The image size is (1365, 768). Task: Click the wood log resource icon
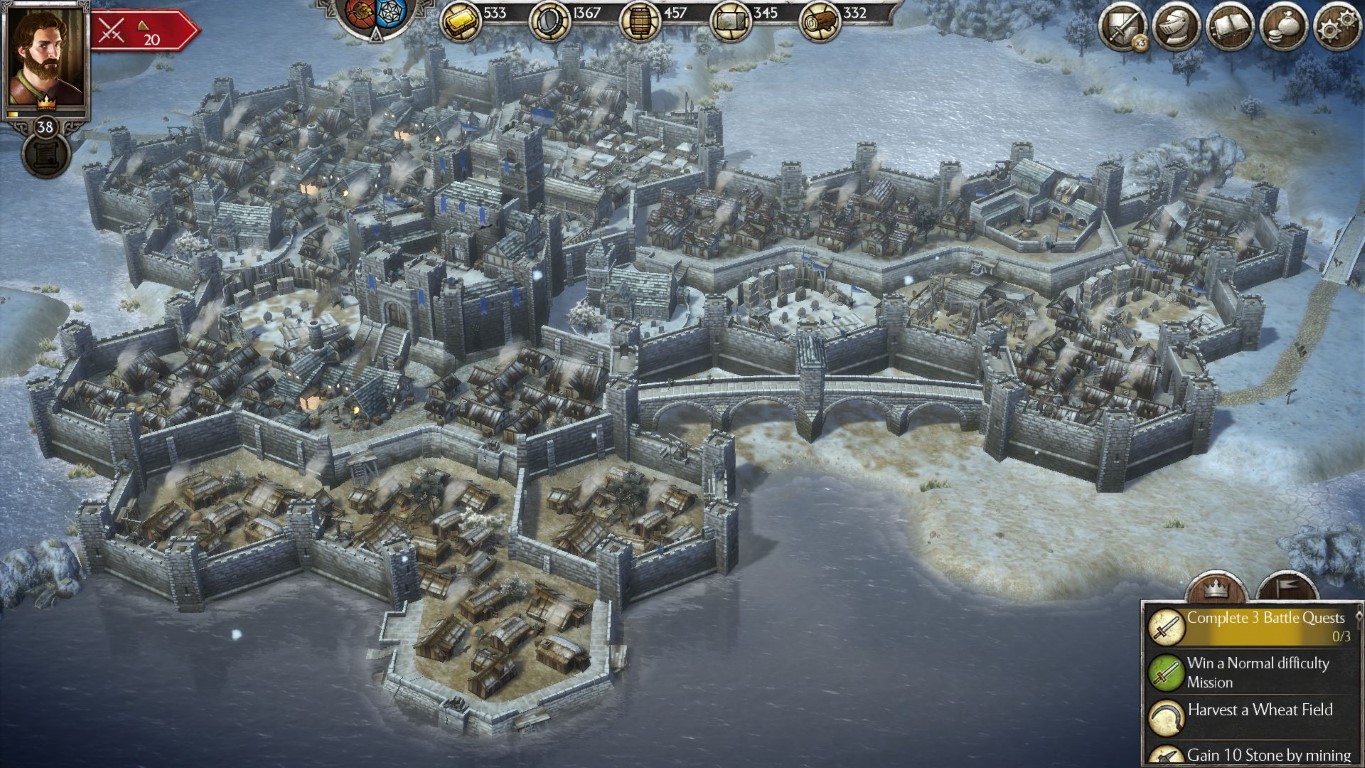[819, 21]
